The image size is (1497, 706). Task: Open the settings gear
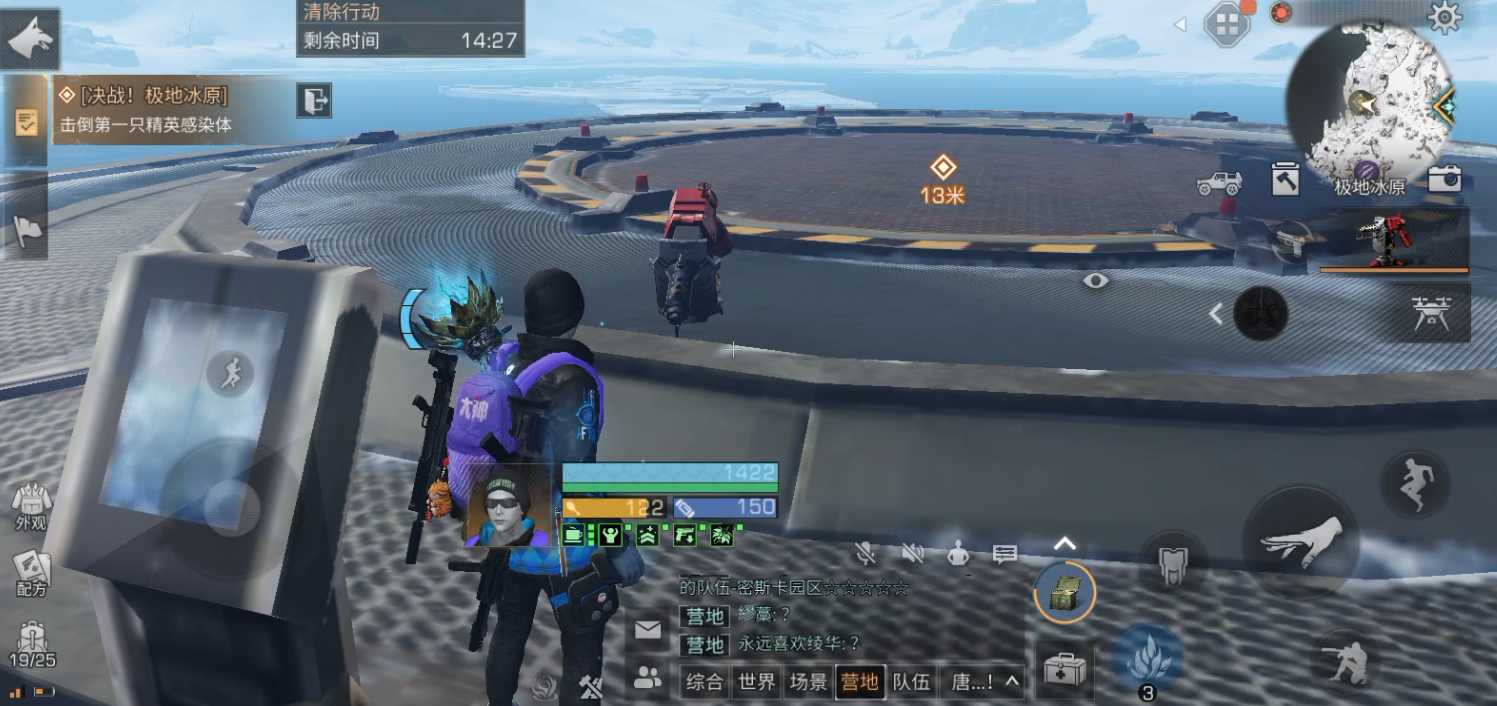click(1444, 17)
